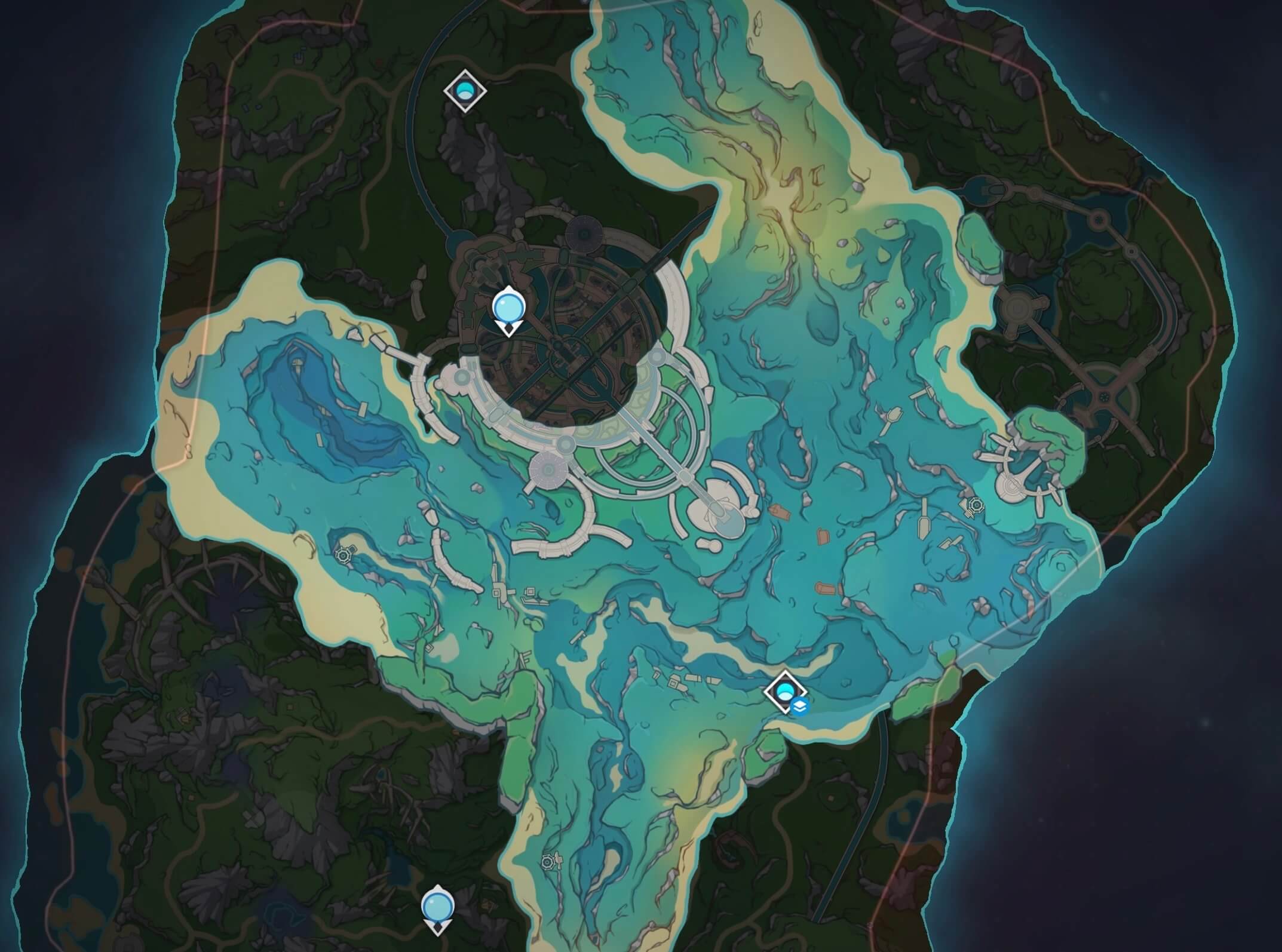Open details for the top-left diamond marker
The image size is (1282, 952).
(x=465, y=91)
